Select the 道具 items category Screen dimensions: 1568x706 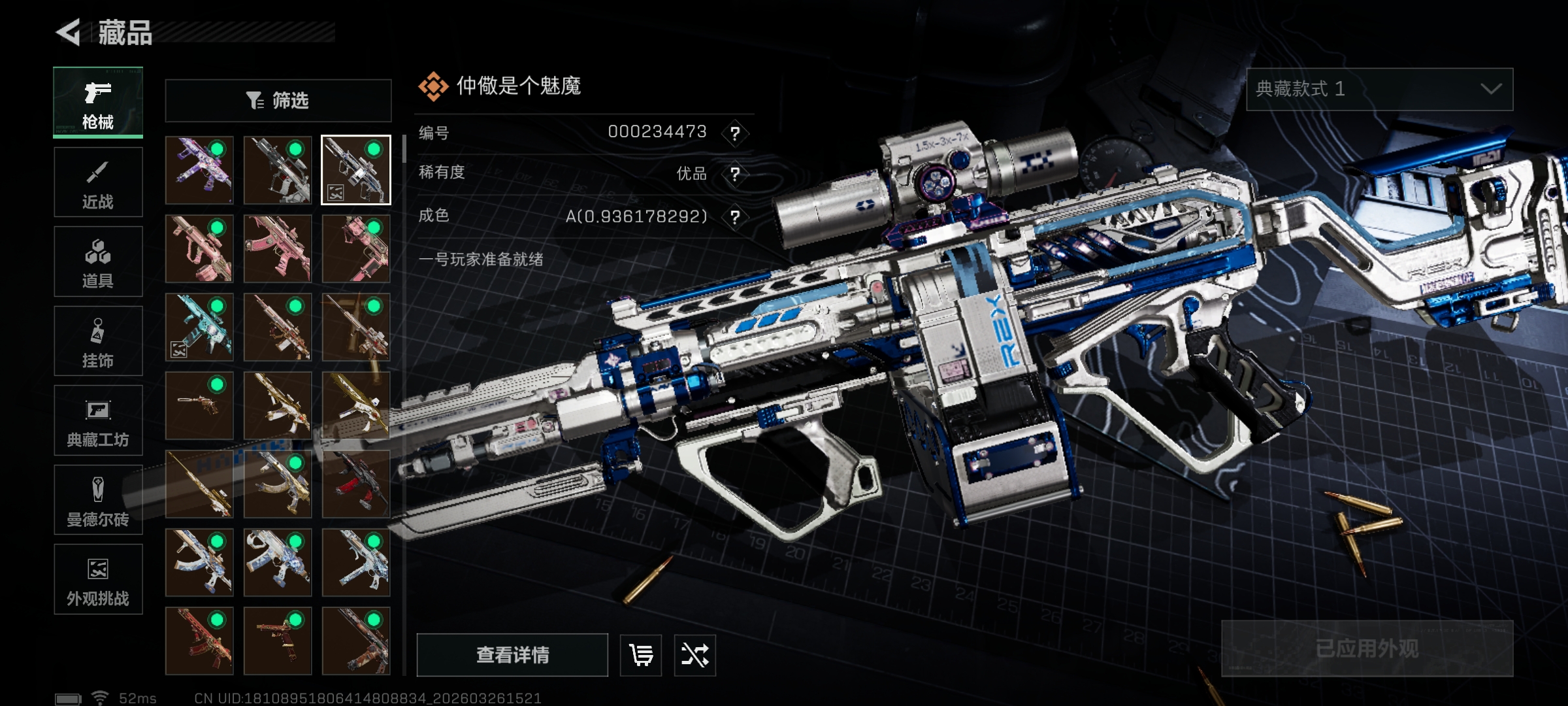click(98, 261)
